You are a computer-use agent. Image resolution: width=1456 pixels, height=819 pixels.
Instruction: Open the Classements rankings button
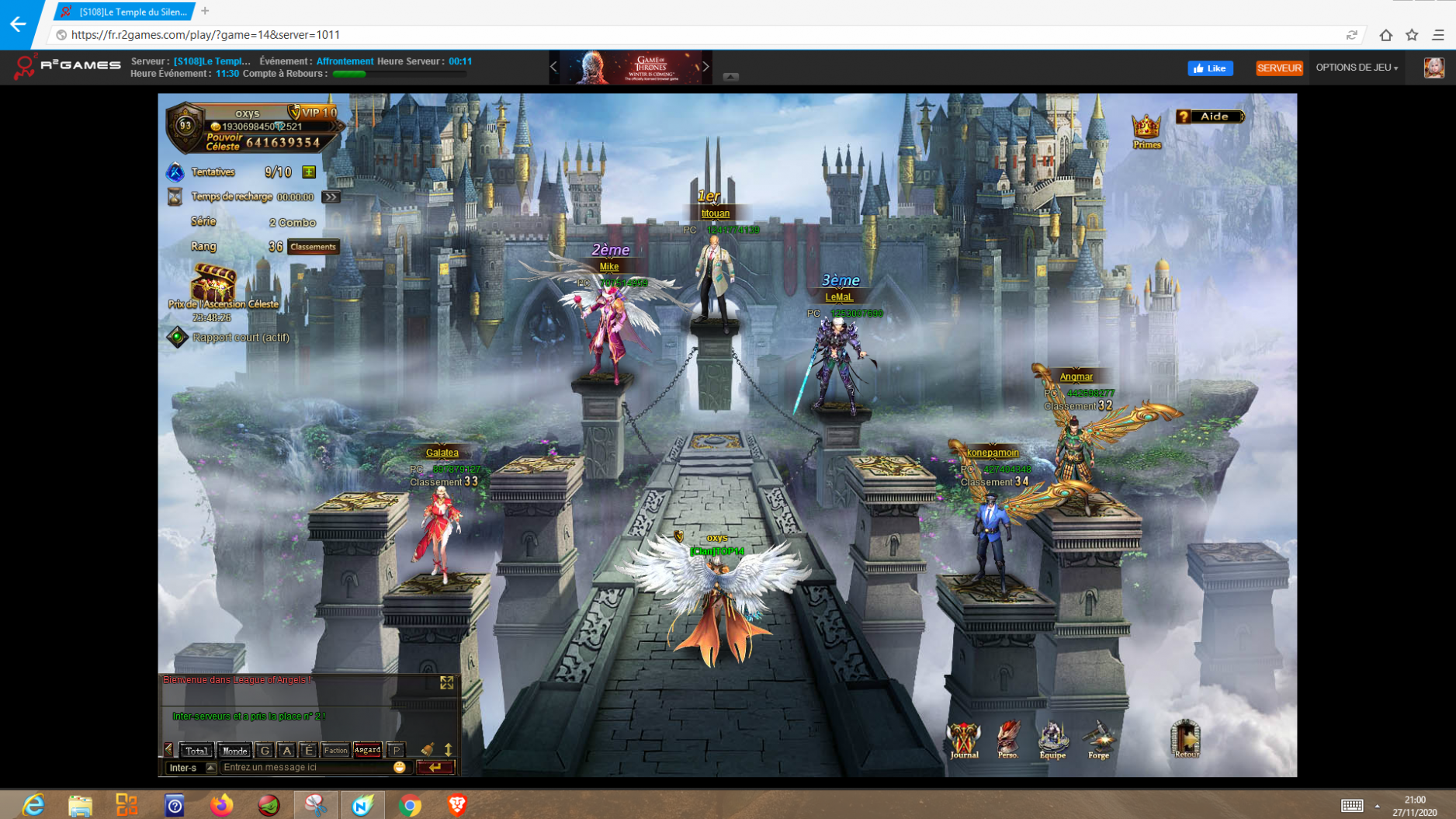[x=313, y=247]
